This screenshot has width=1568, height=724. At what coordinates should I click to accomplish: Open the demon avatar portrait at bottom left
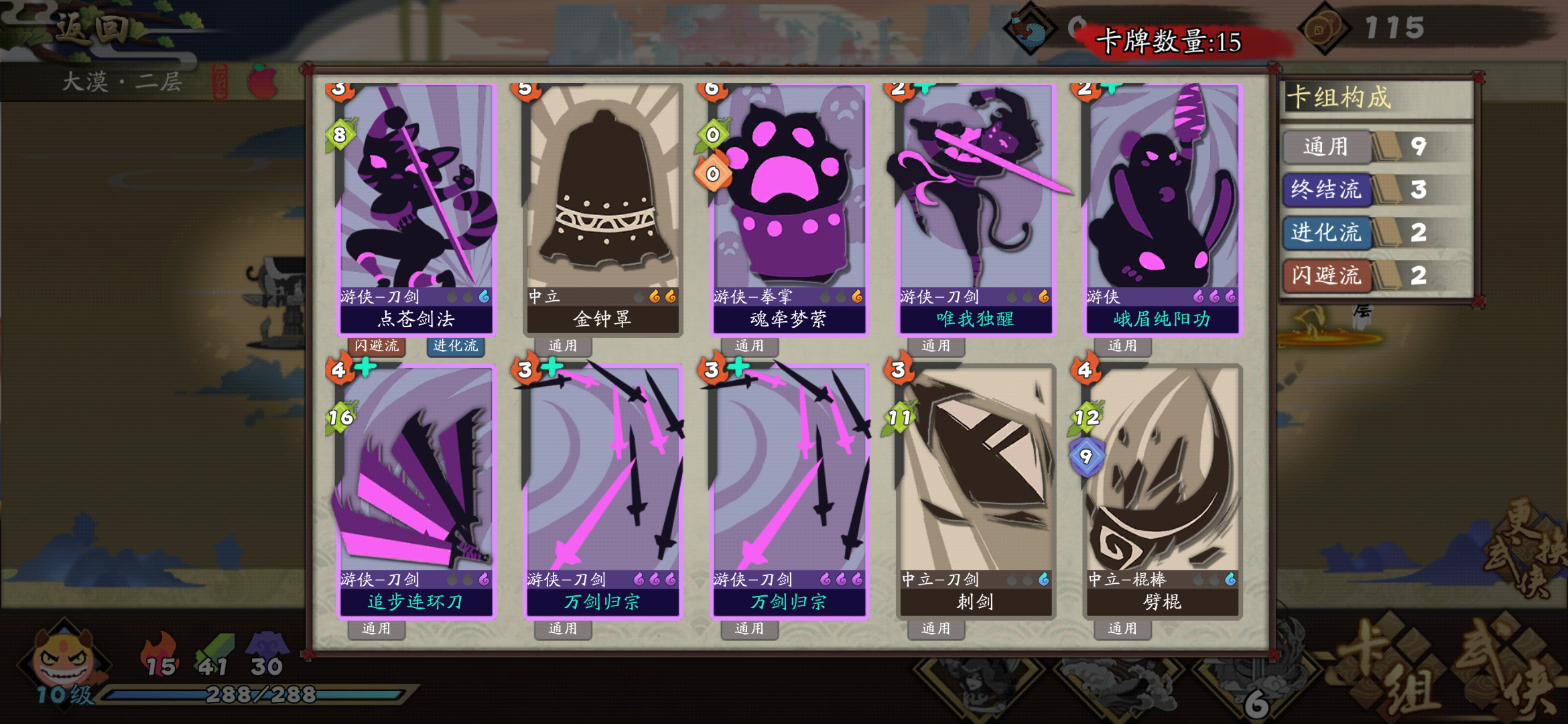64,664
